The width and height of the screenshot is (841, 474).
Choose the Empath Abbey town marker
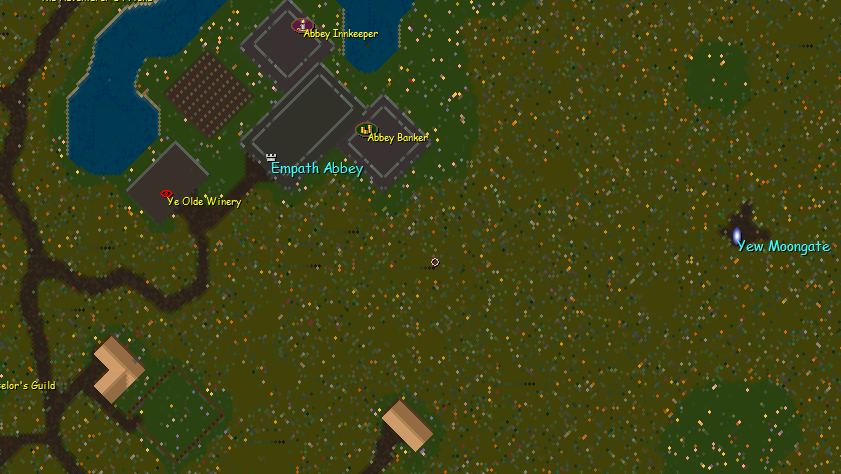tap(271, 157)
